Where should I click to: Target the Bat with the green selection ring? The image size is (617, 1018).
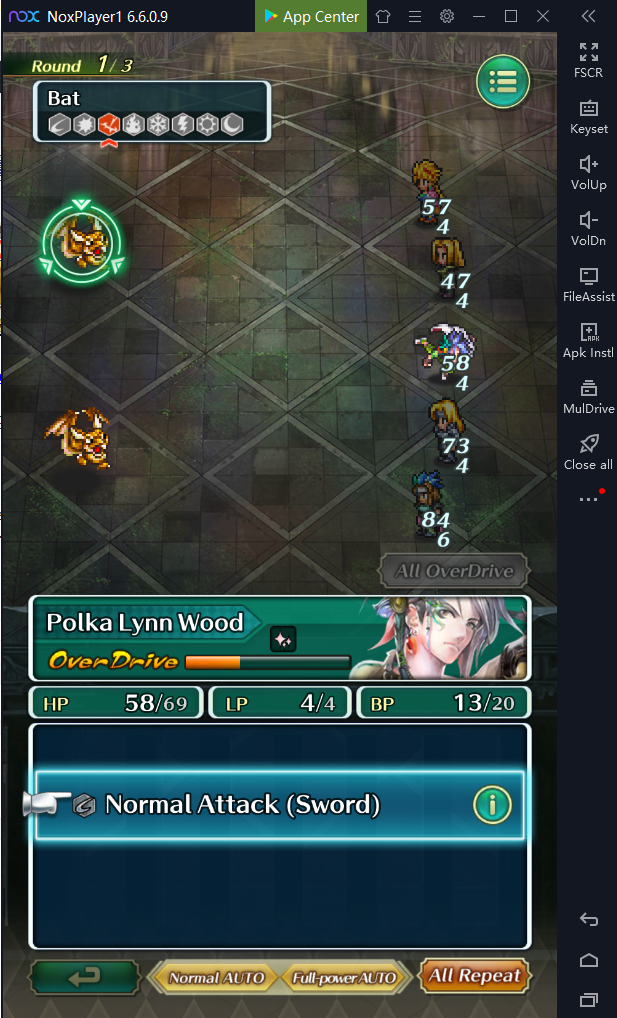click(82, 241)
